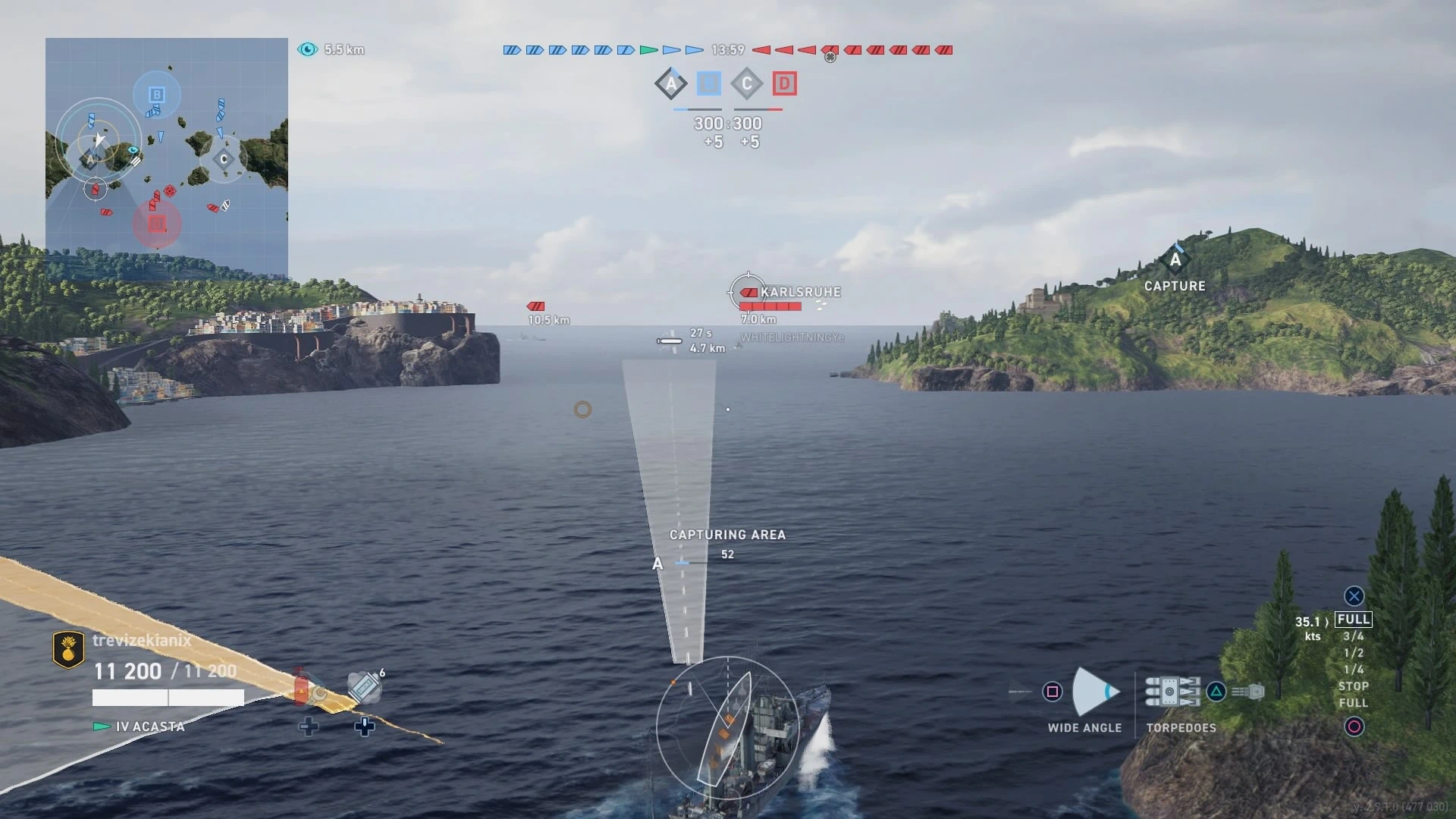
Task: Target the enemy ship Karlsruhe marker
Action: [x=750, y=292]
